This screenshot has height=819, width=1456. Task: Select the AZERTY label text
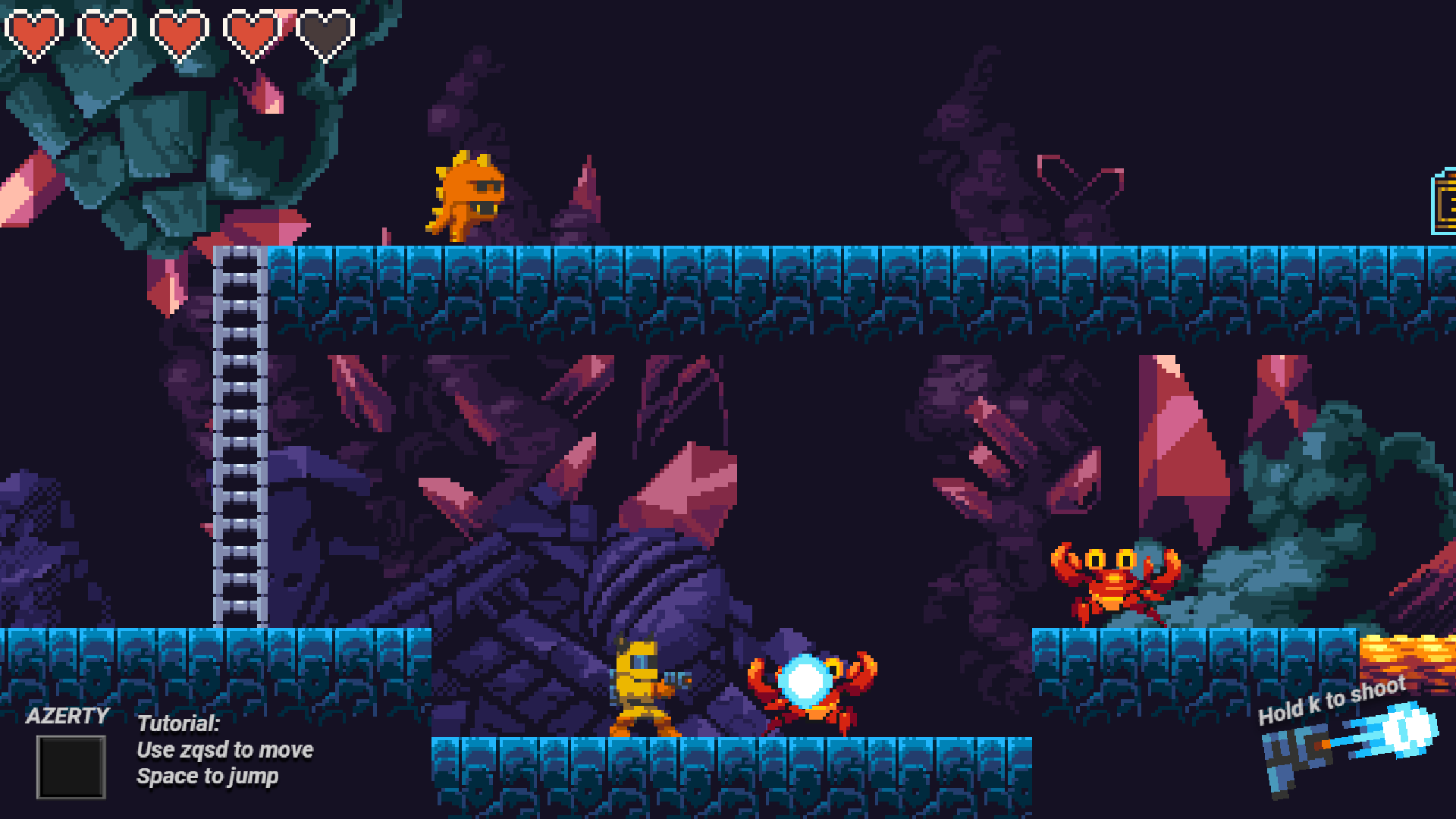(x=68, y=715)
